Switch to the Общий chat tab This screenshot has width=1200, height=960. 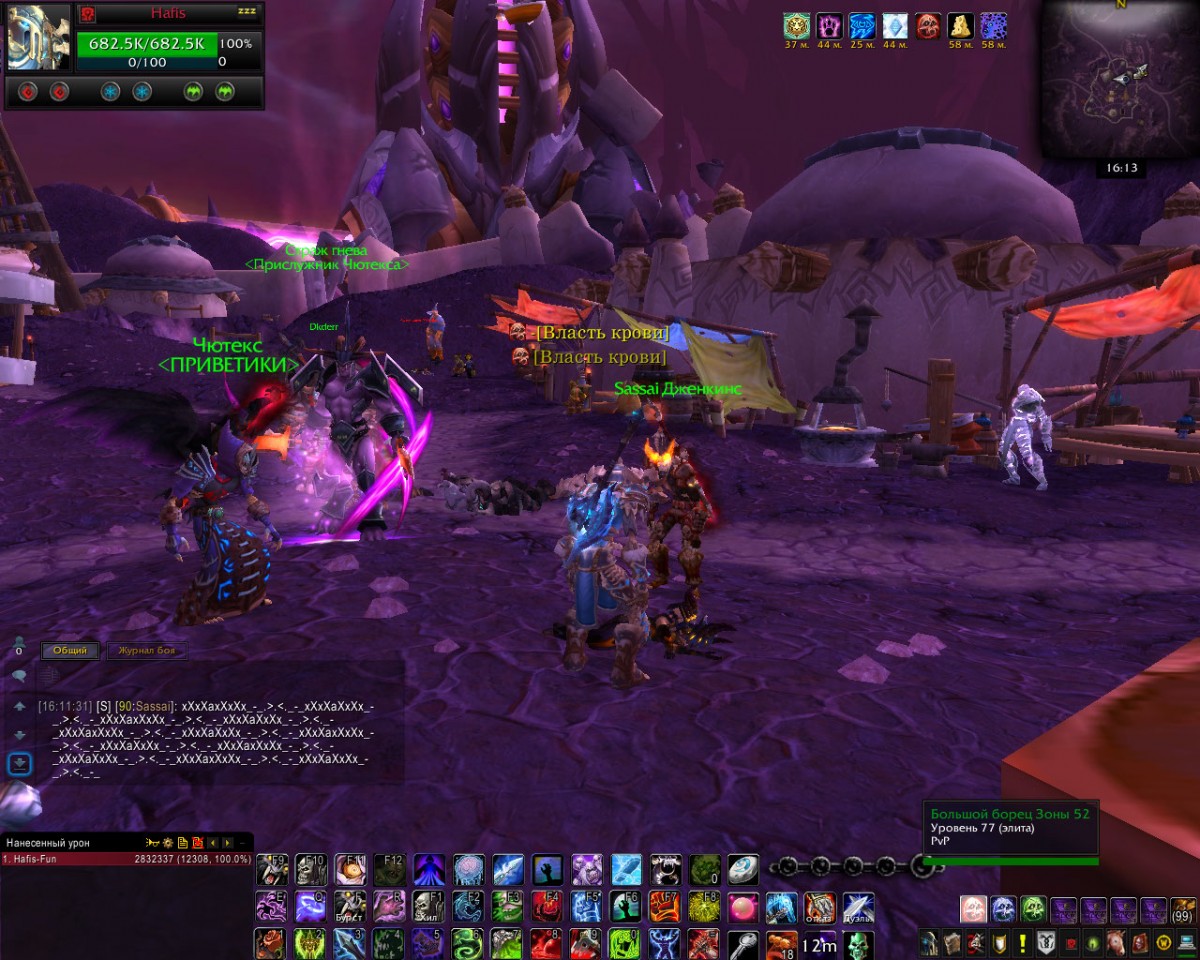70,650
